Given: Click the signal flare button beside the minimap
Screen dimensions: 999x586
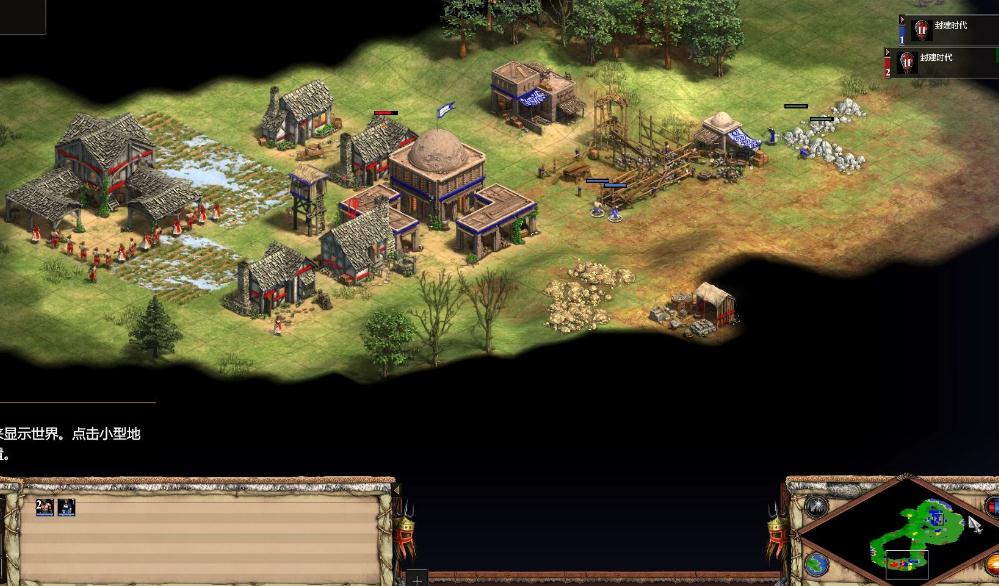Looking at the screenshot, I should (x=817, y=507).
